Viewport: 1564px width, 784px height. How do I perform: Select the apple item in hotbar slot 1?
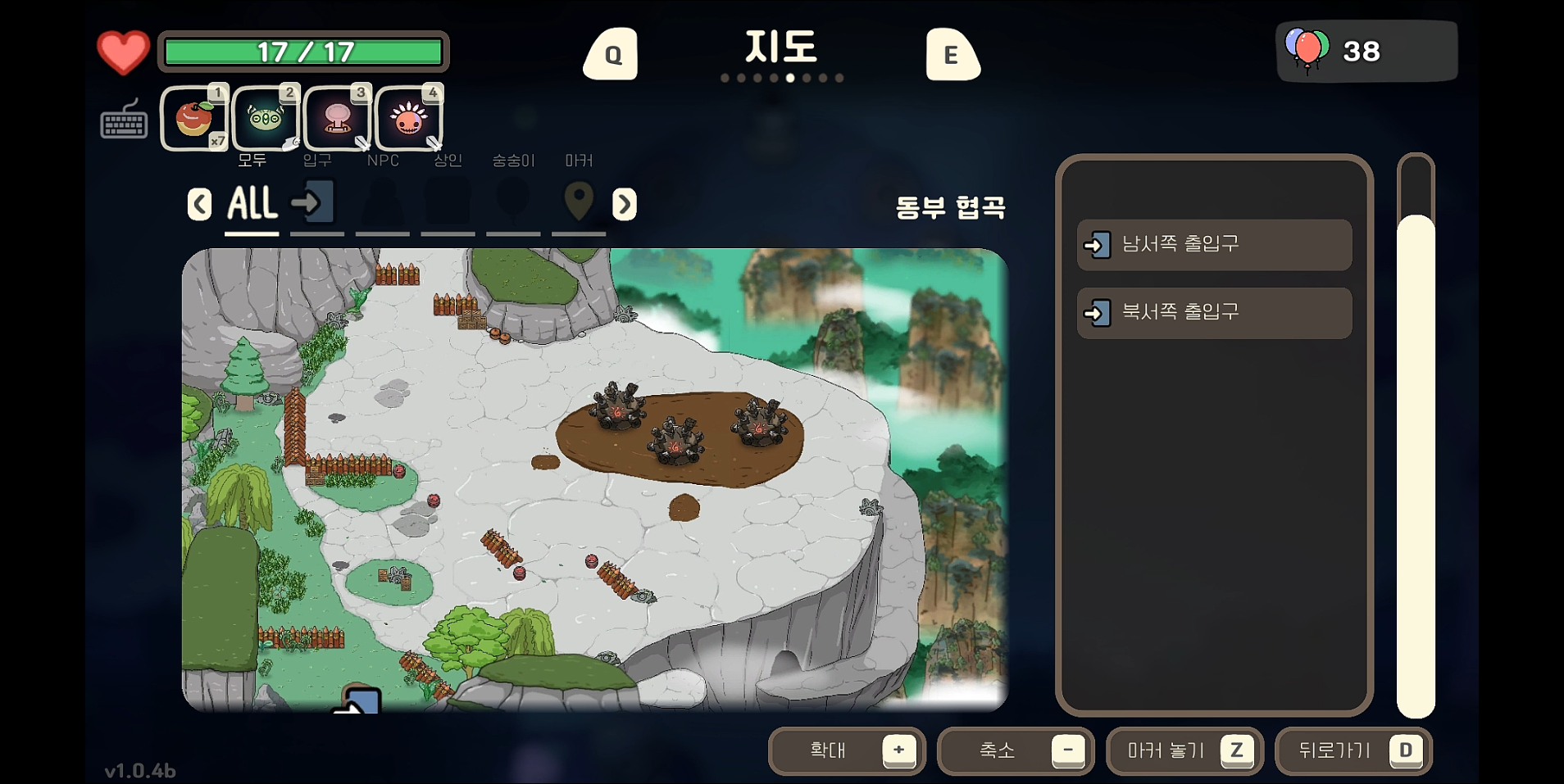[193, 118]
